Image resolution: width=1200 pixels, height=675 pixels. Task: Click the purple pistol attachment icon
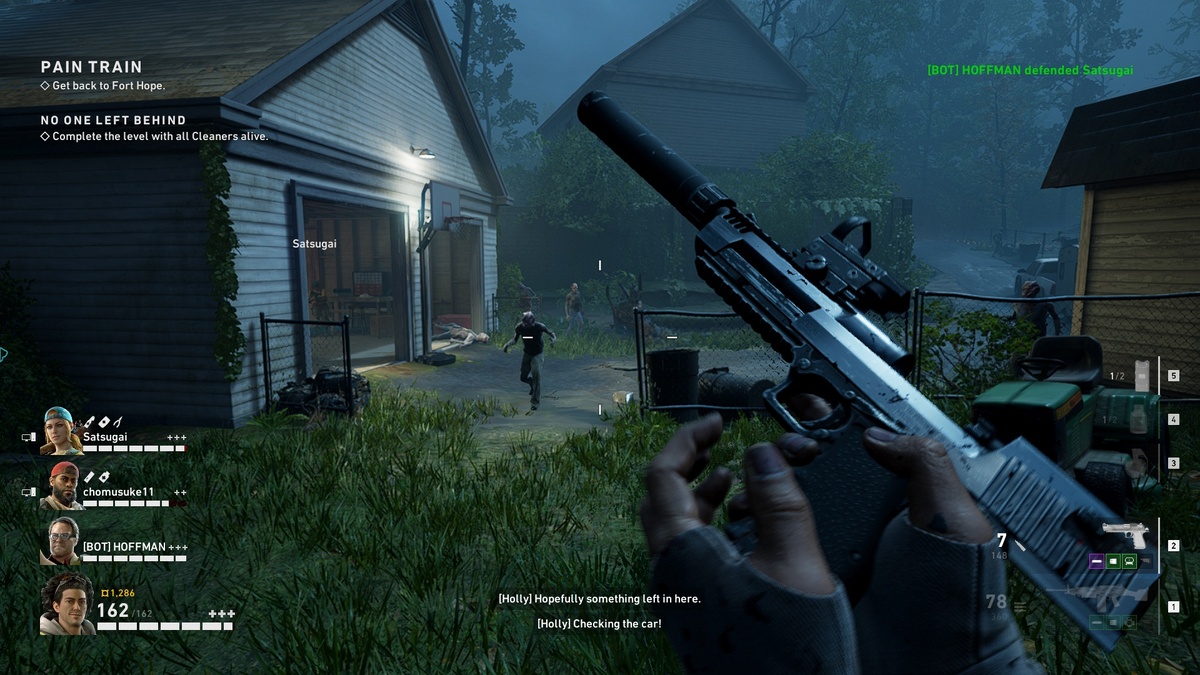point(1097,562)
